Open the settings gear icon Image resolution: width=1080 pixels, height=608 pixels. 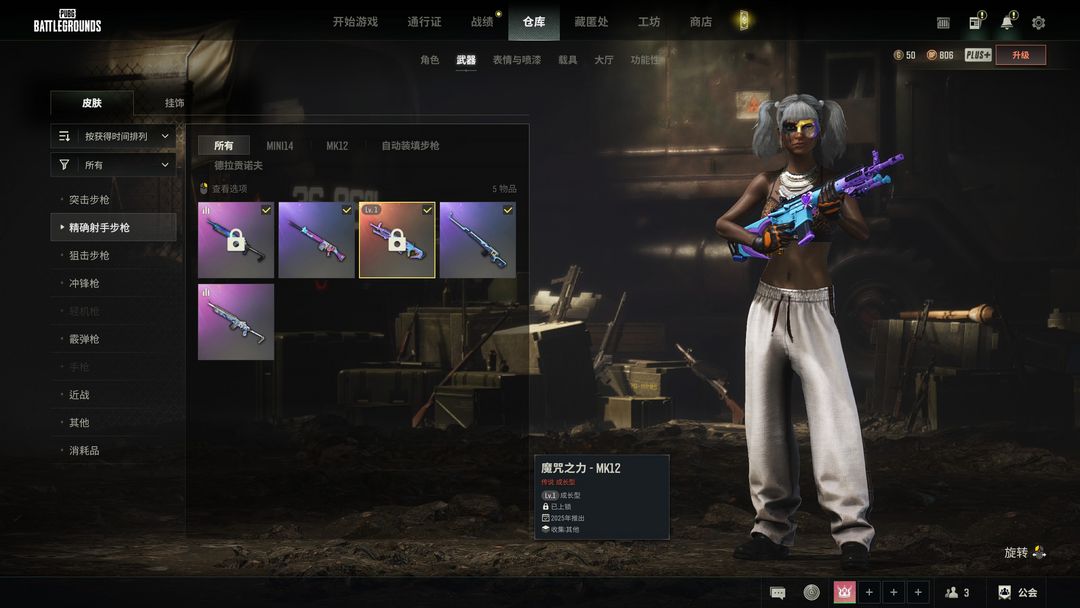(1038, 23)
